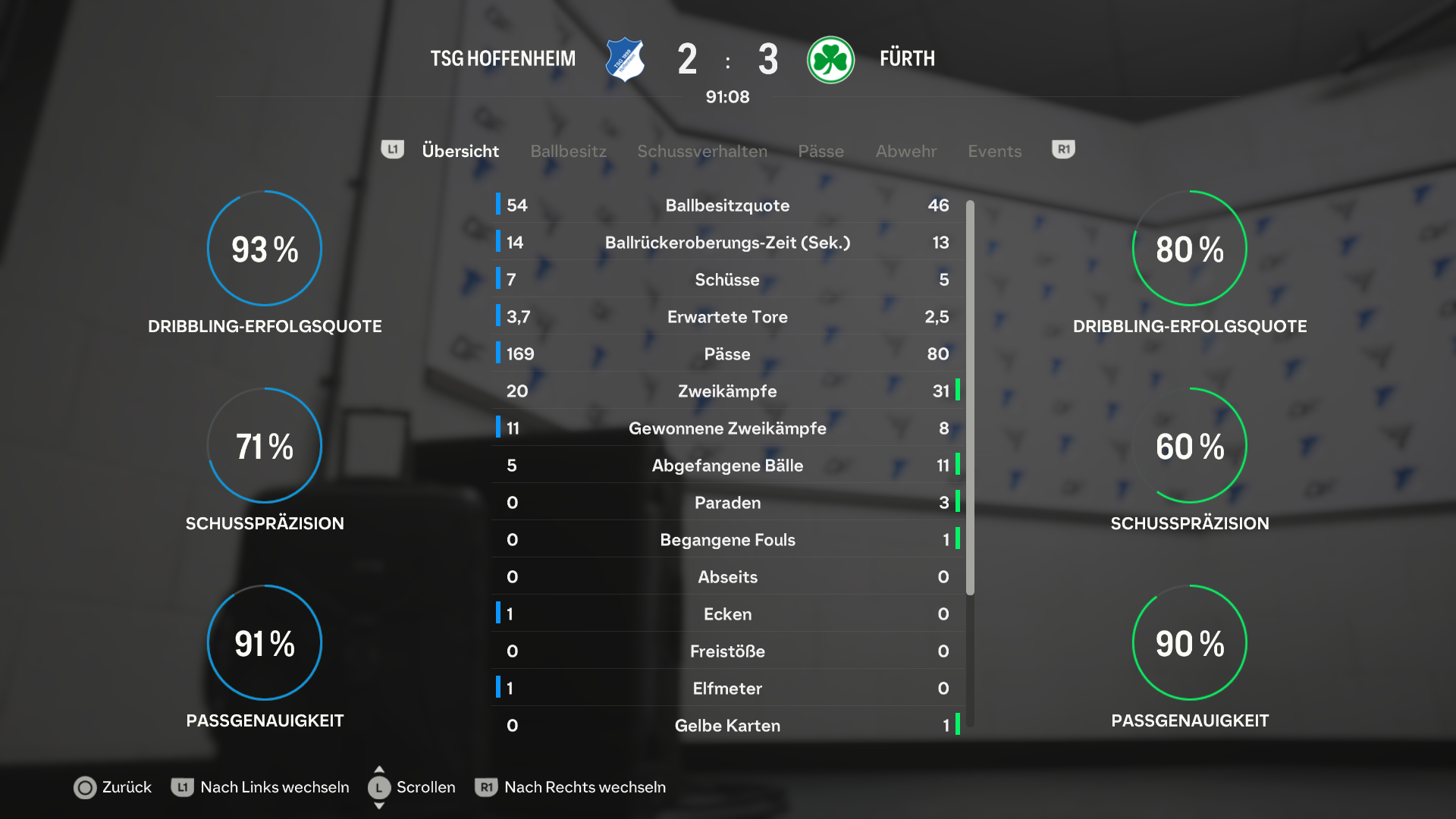Choose Nach Links wechseln

260,787
